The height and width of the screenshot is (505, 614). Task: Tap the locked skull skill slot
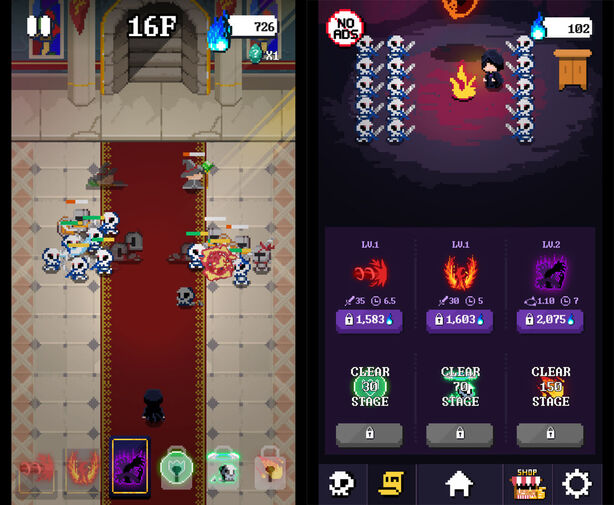[x=223, y=466]
